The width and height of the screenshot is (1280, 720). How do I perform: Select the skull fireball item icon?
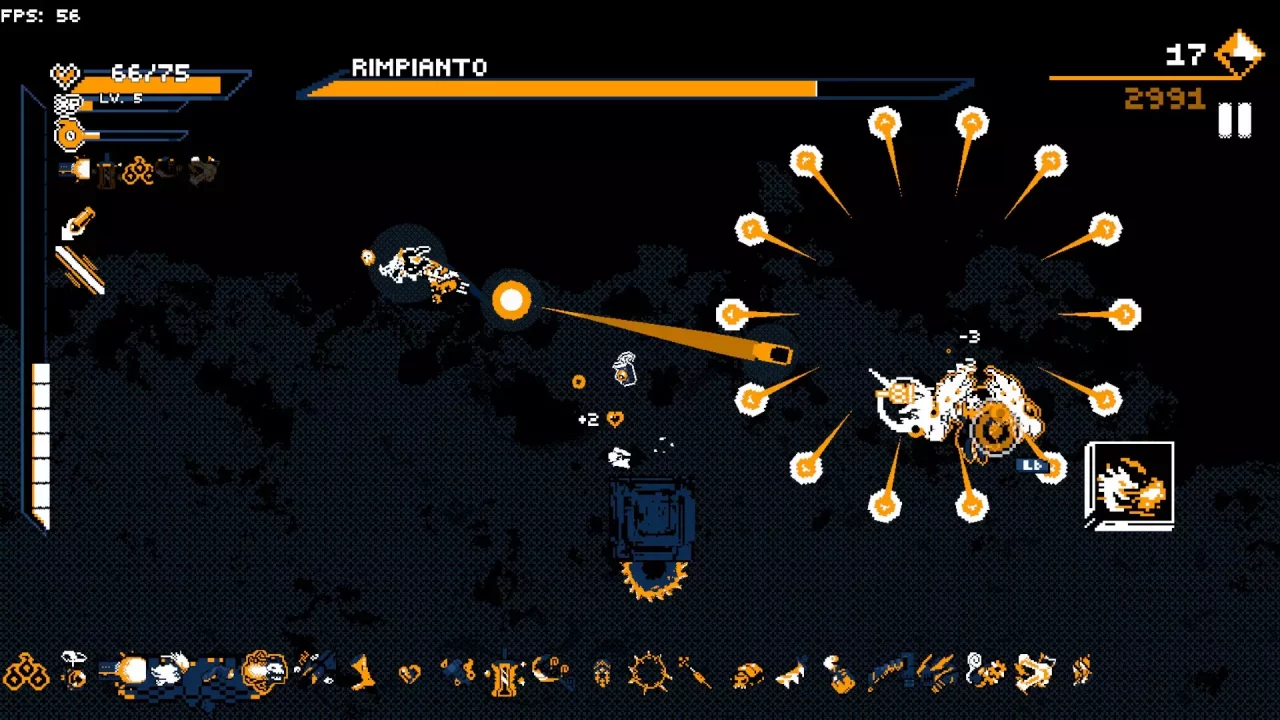[264, 672]
